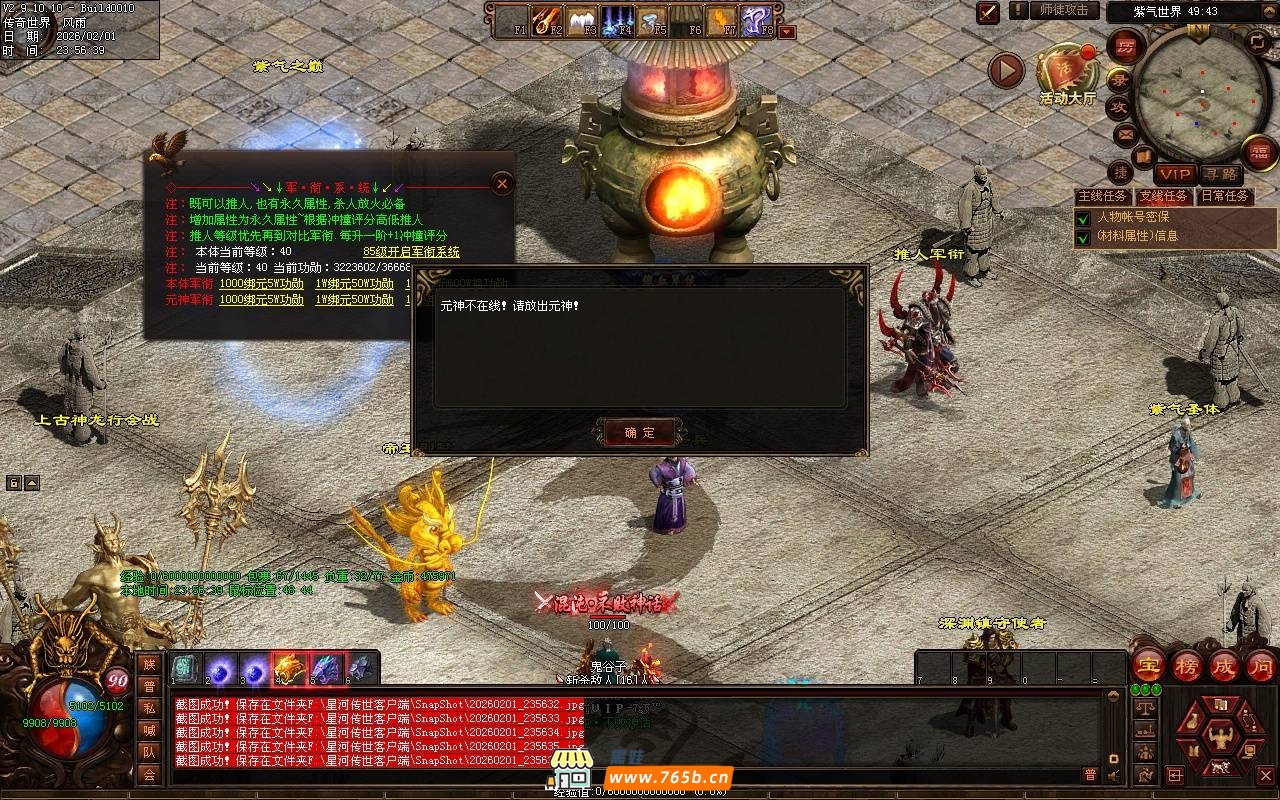This screenshot has height=800, width=1280.
Task: Use the golden beast skill in slot 4
Action: 289,668
